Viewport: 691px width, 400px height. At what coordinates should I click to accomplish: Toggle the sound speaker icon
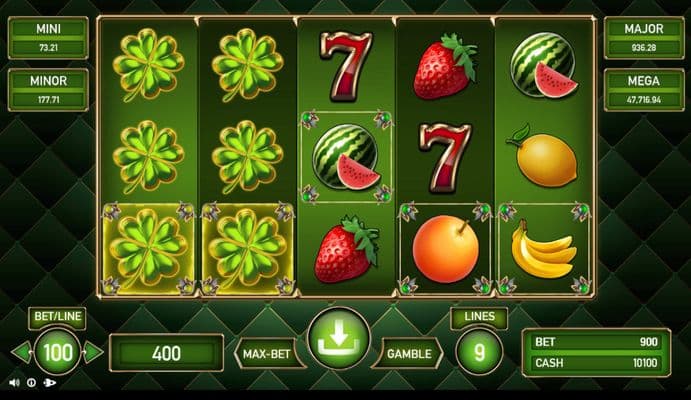click(14, 382)
